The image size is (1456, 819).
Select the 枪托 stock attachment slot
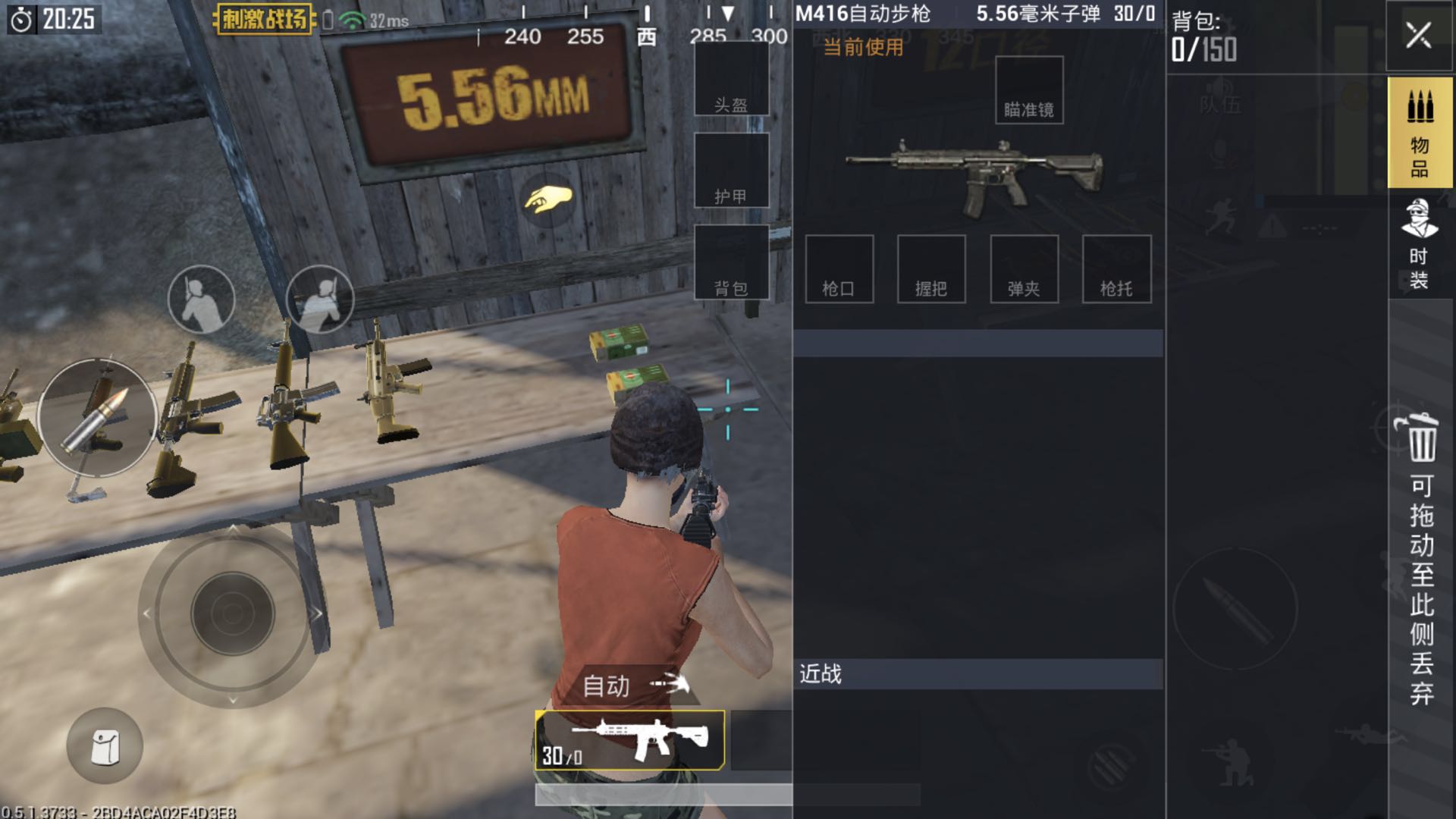1116,269
